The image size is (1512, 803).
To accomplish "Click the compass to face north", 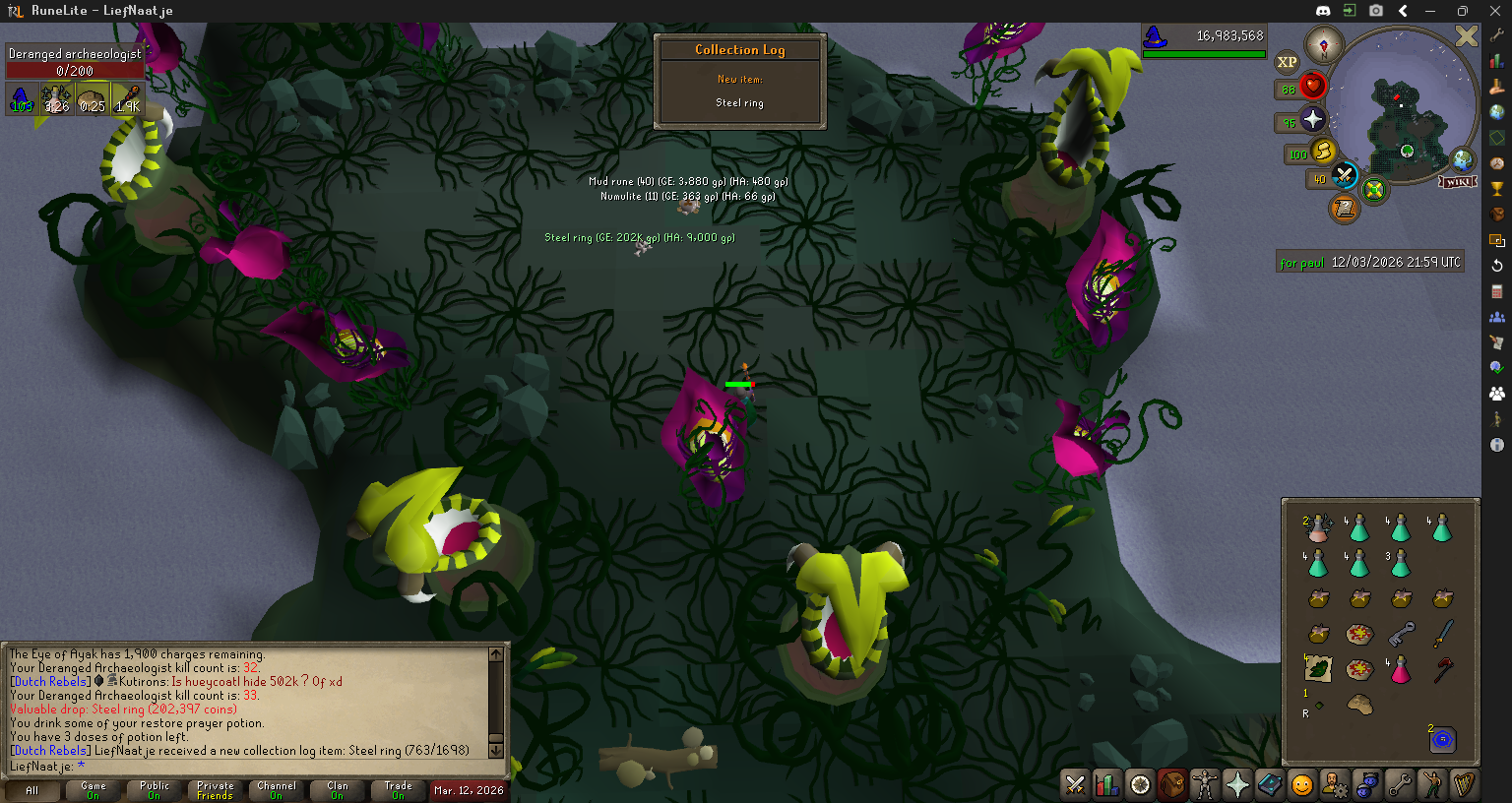I will [1324, 45].
